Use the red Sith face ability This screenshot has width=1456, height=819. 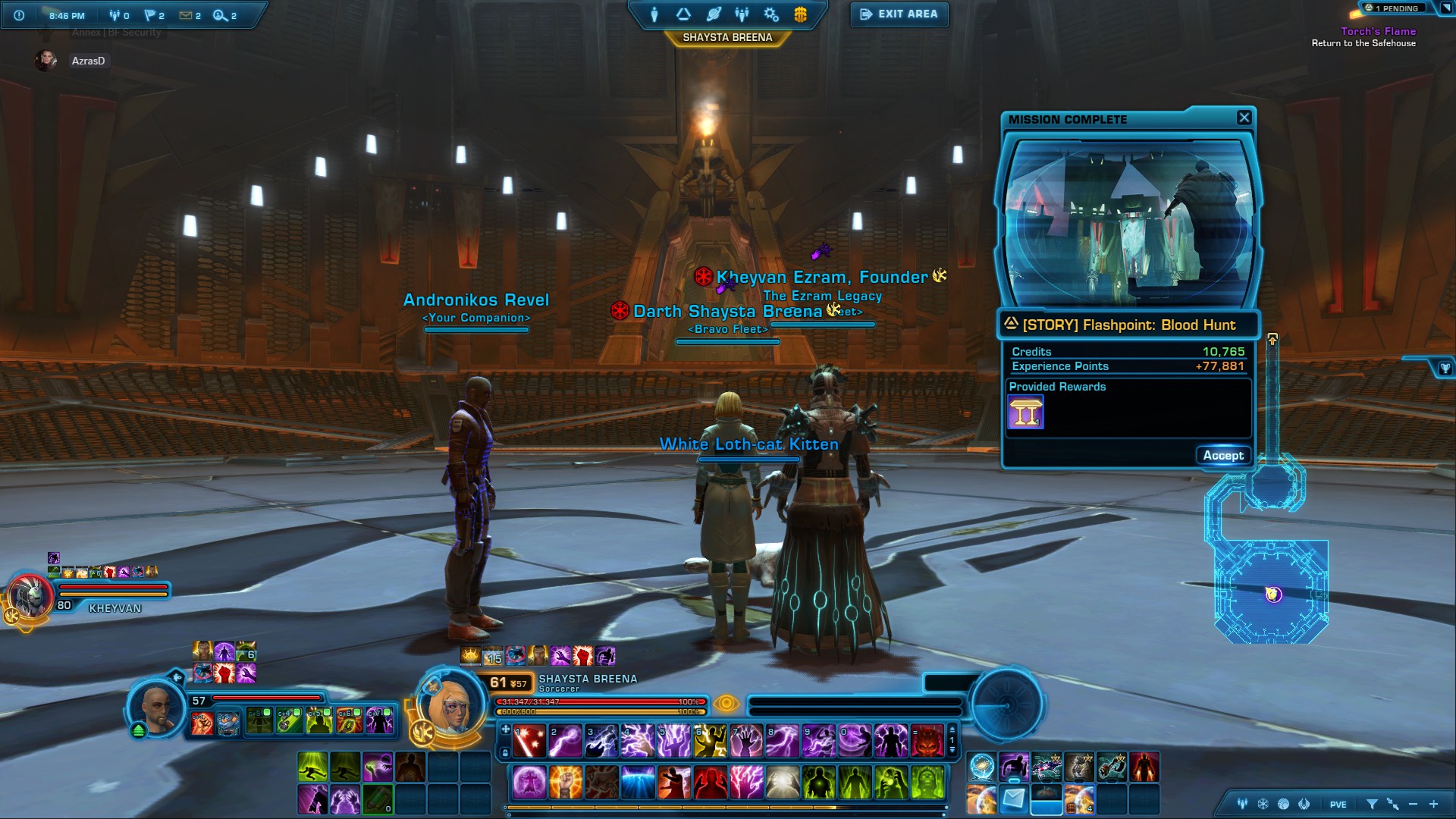pyautogui.click(x=926, y=741)
